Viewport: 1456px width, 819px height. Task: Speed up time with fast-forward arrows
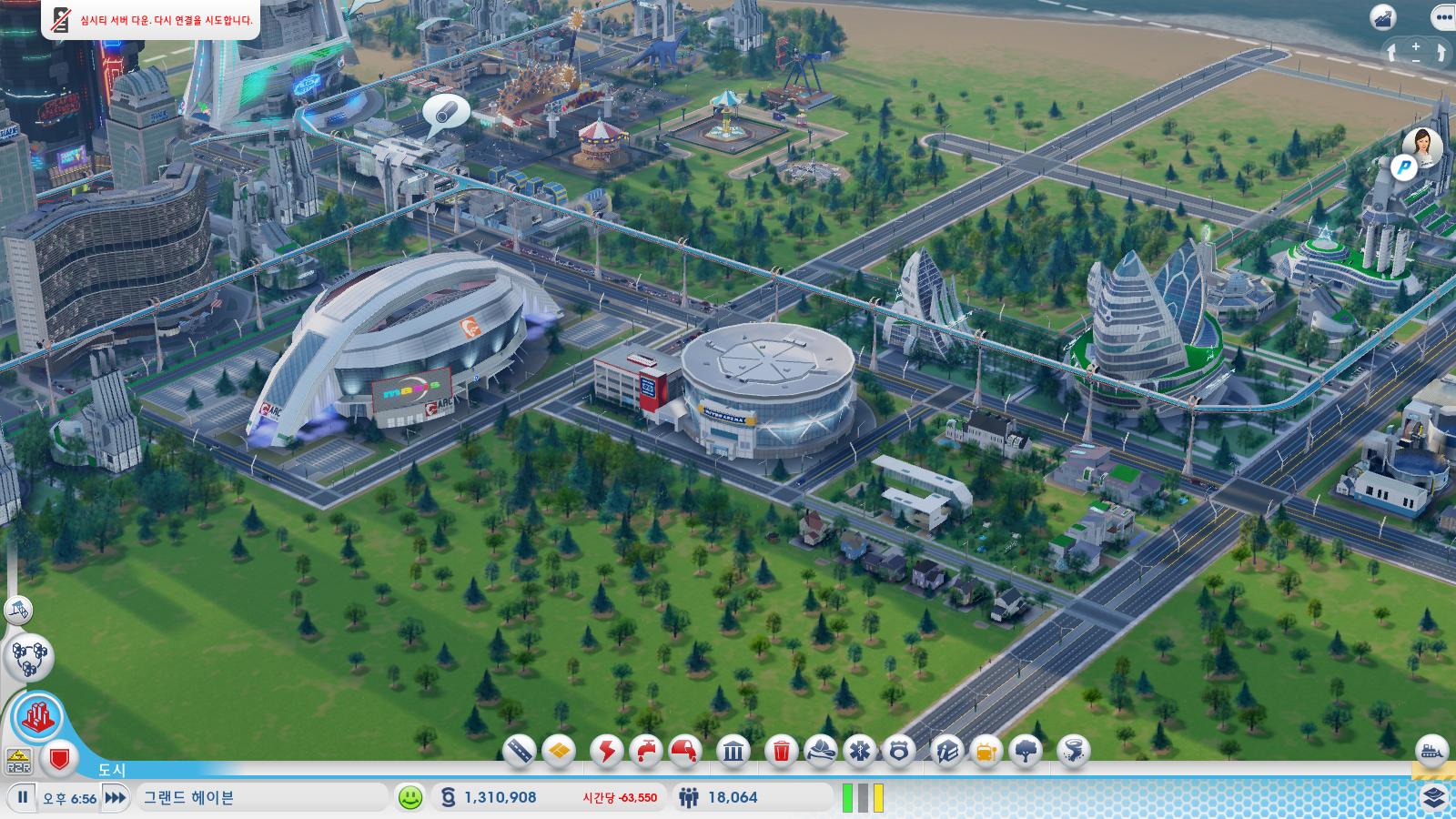116,797
